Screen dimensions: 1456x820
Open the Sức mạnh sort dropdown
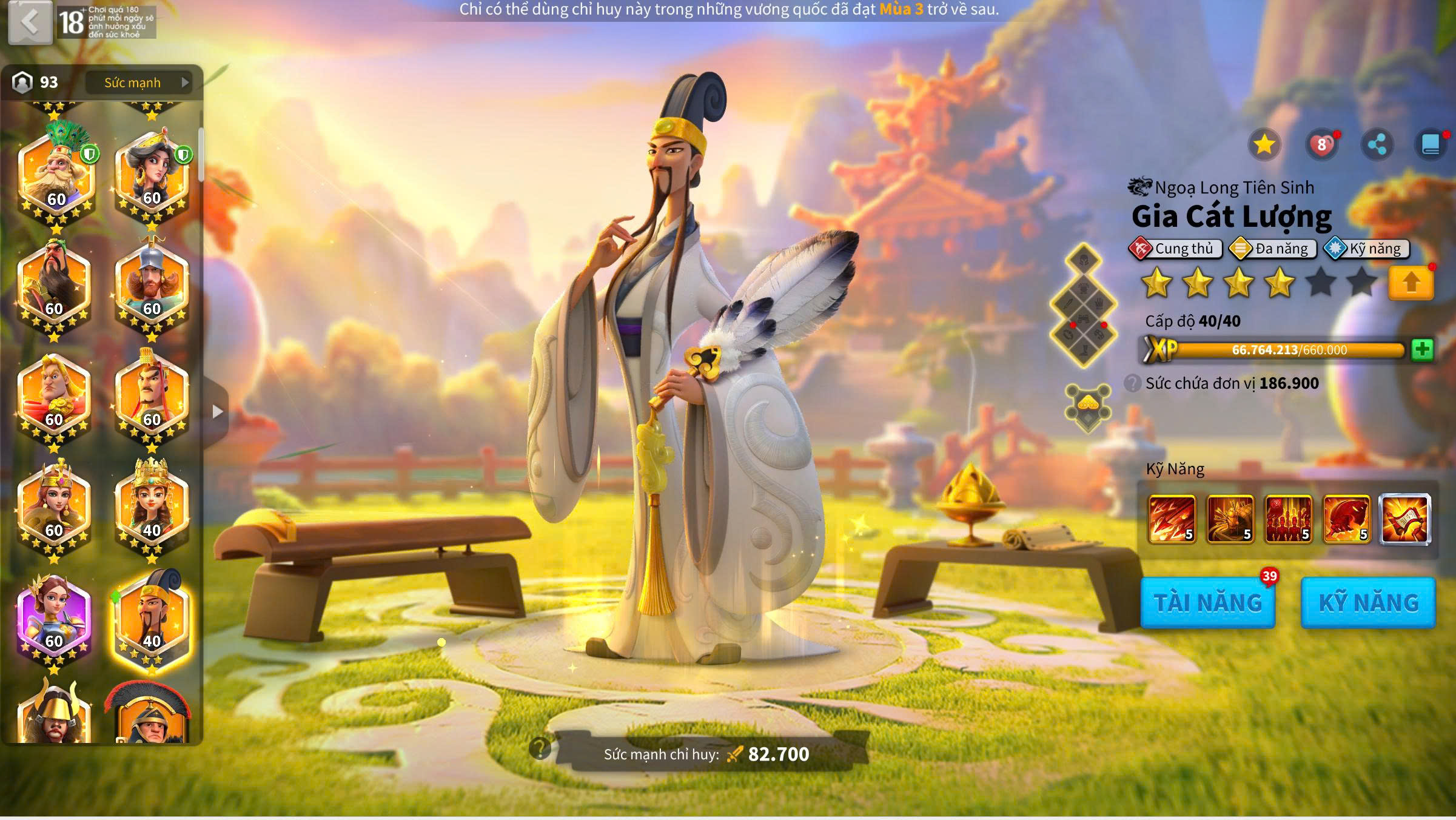point(139,82)
